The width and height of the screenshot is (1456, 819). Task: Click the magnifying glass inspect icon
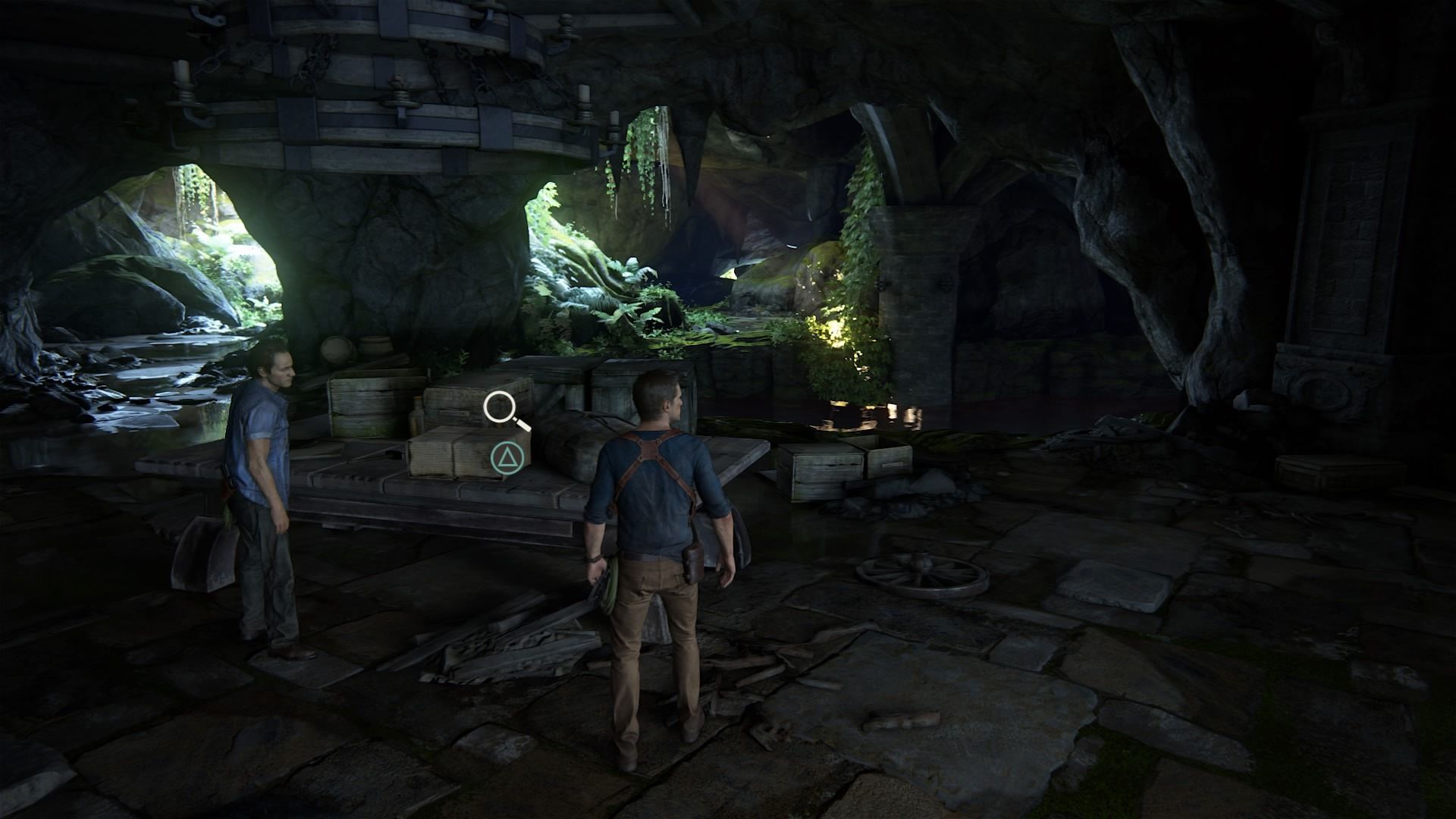coord(502,409)
